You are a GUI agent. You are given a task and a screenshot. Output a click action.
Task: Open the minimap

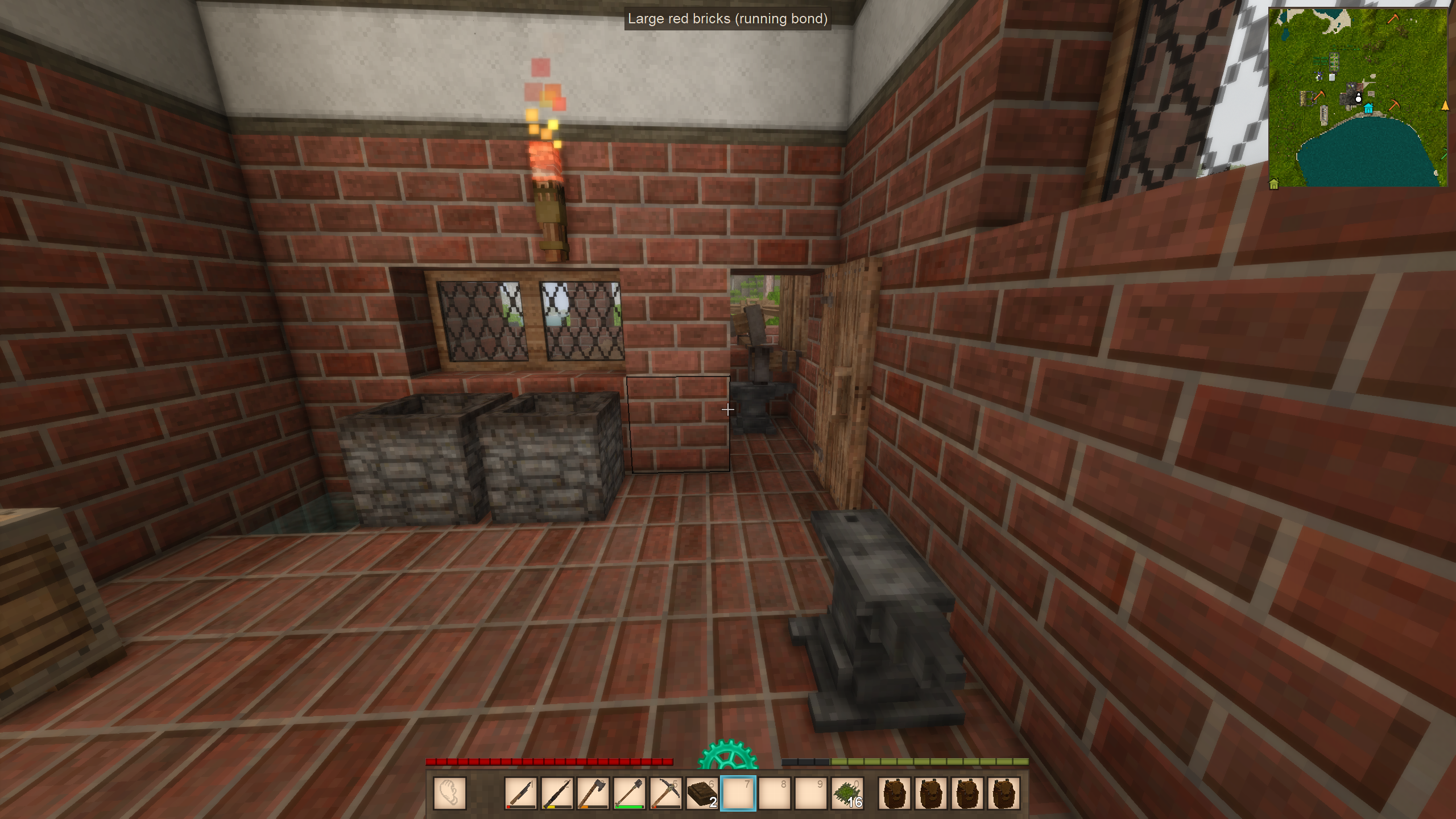coord(1358,97)
